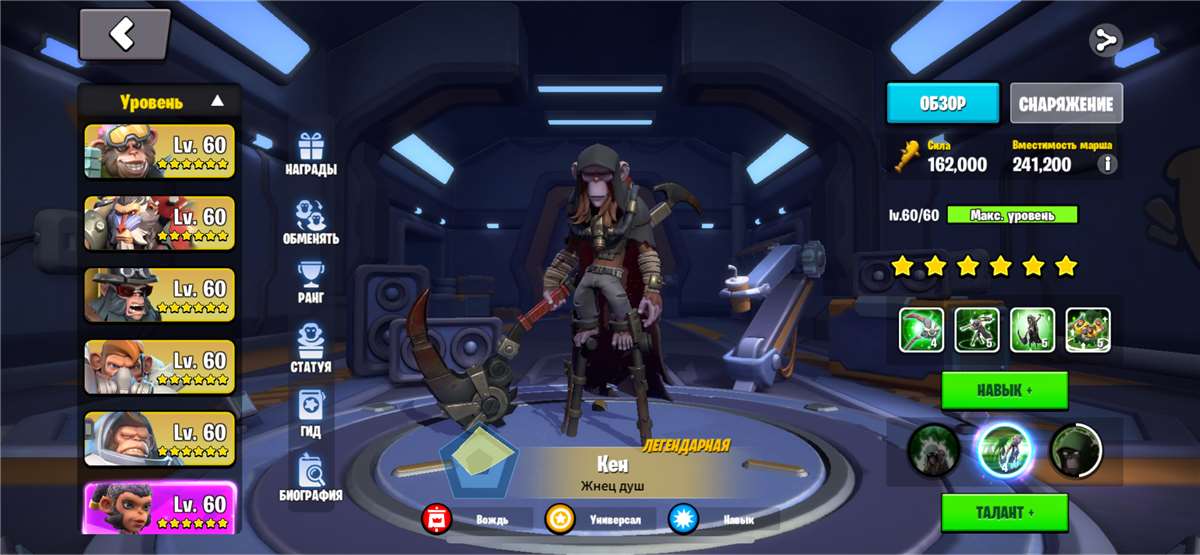The image size is (1200, 555).
Task: Open the Статуя statue menu
Action: 311,350
